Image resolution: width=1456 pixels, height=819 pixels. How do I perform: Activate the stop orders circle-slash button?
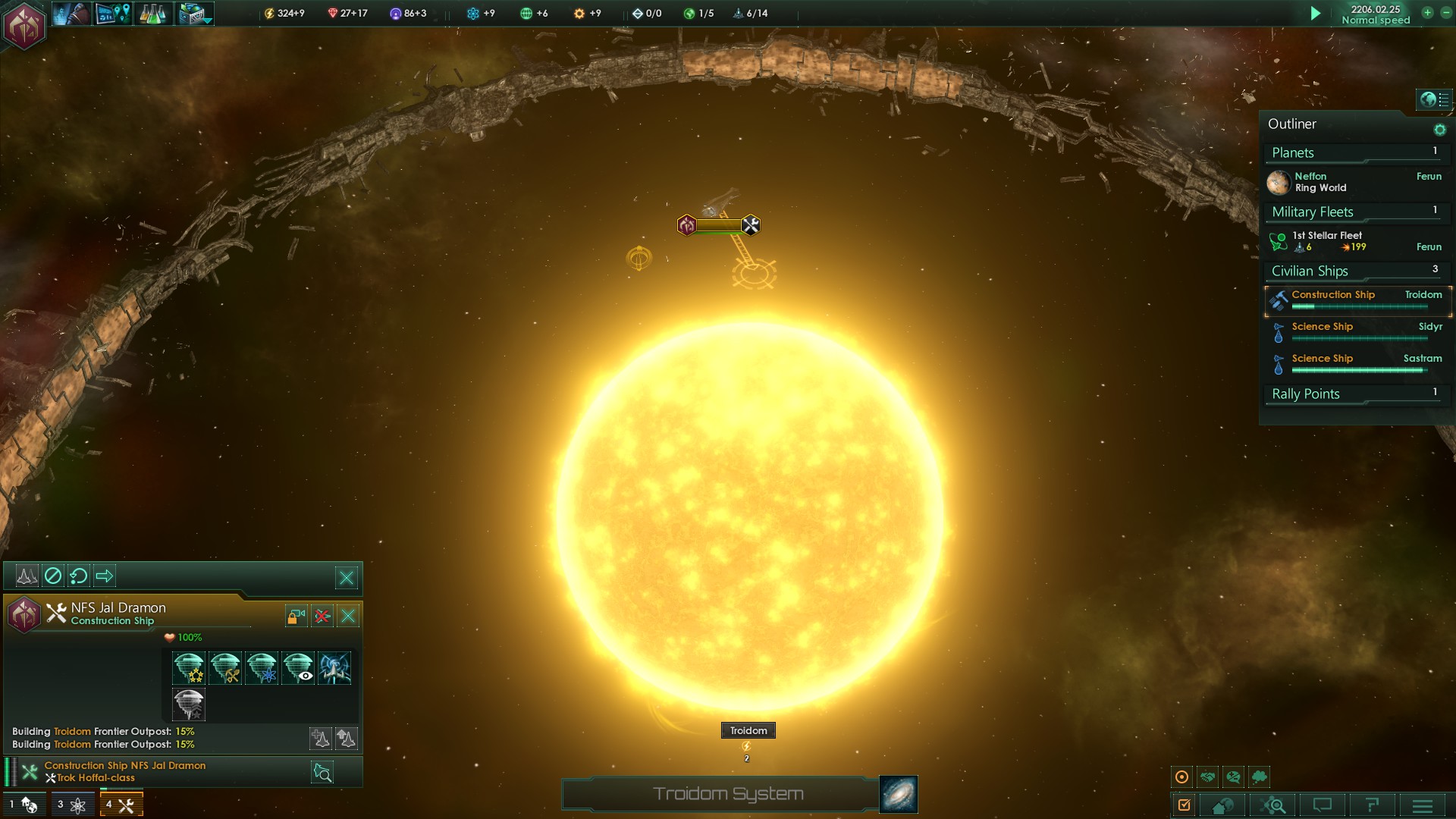pyautogui.click(x=53, y=576)
